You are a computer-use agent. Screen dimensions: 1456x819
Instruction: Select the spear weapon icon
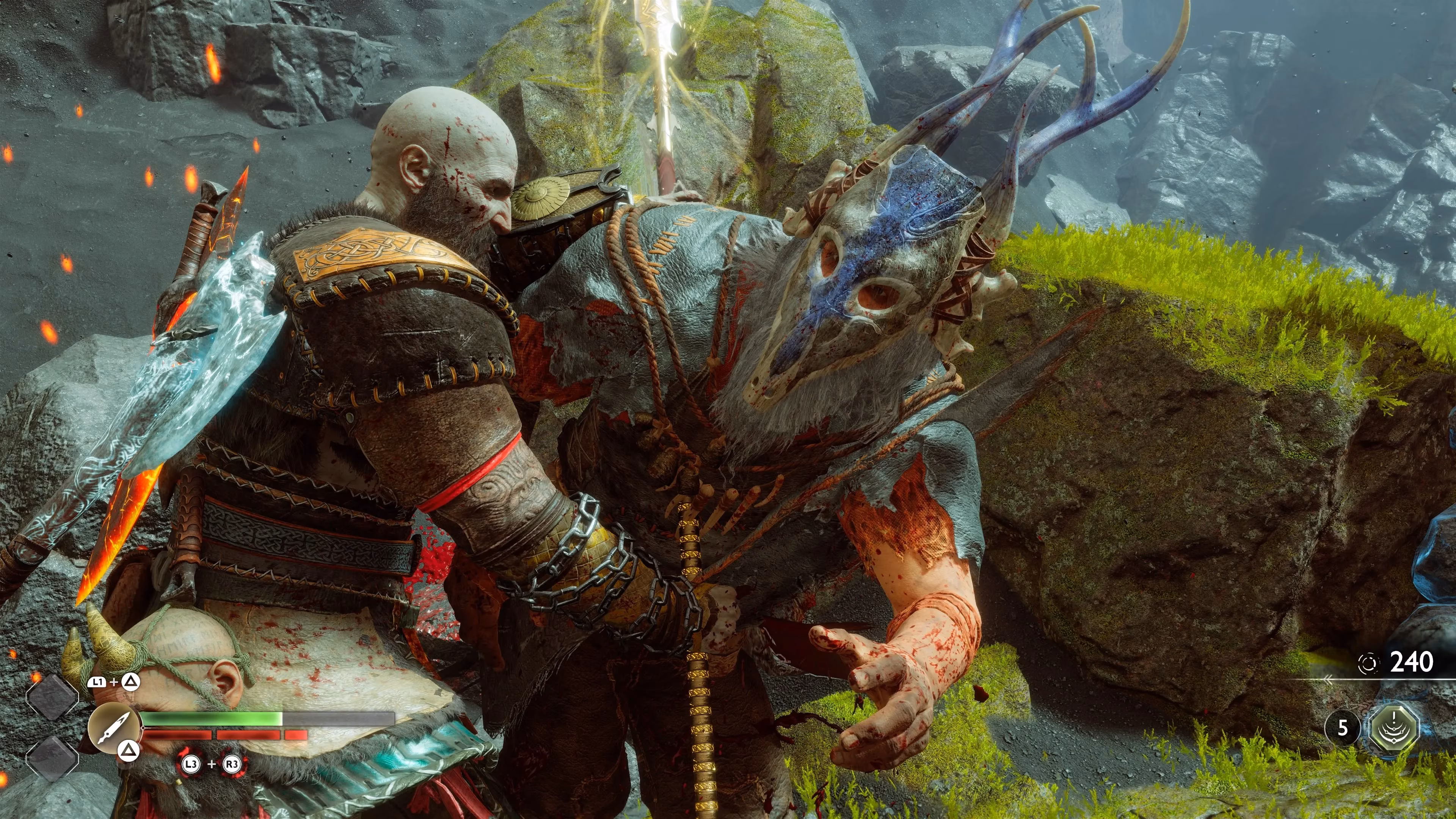[x=114, y=728]
